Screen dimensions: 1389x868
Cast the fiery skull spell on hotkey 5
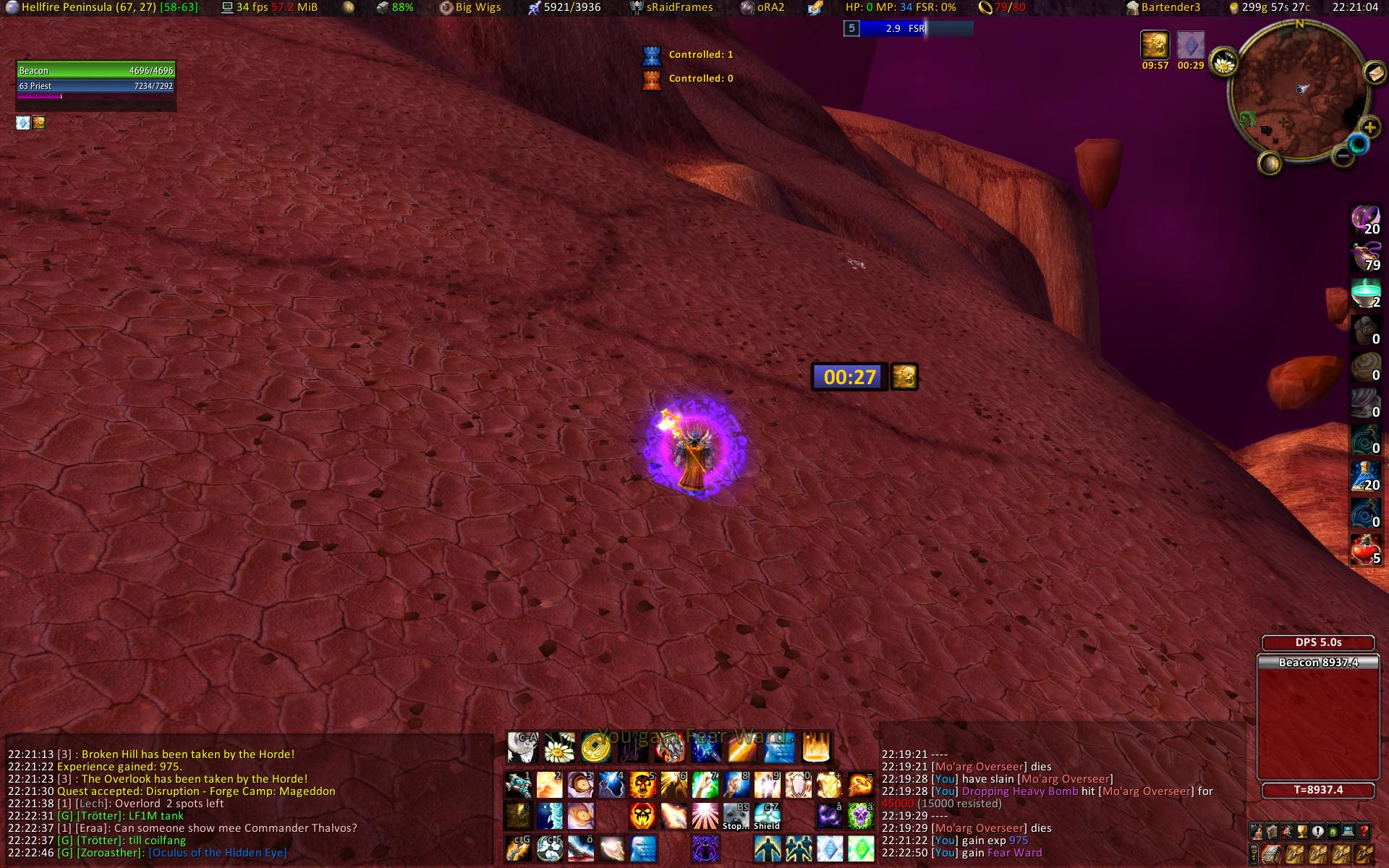[x=642, y=785]
